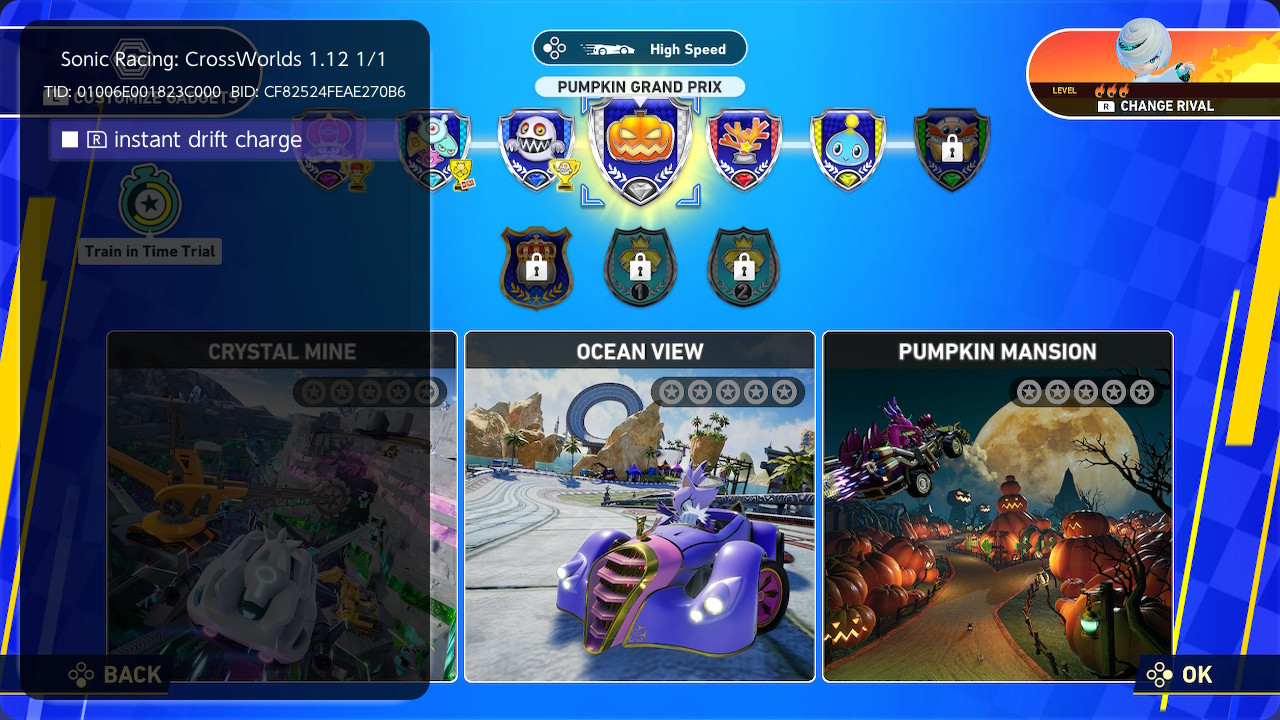Select the Crystal Mine track card
The height and width of the screenshot is (720, 1280).
tap(281, 506)
